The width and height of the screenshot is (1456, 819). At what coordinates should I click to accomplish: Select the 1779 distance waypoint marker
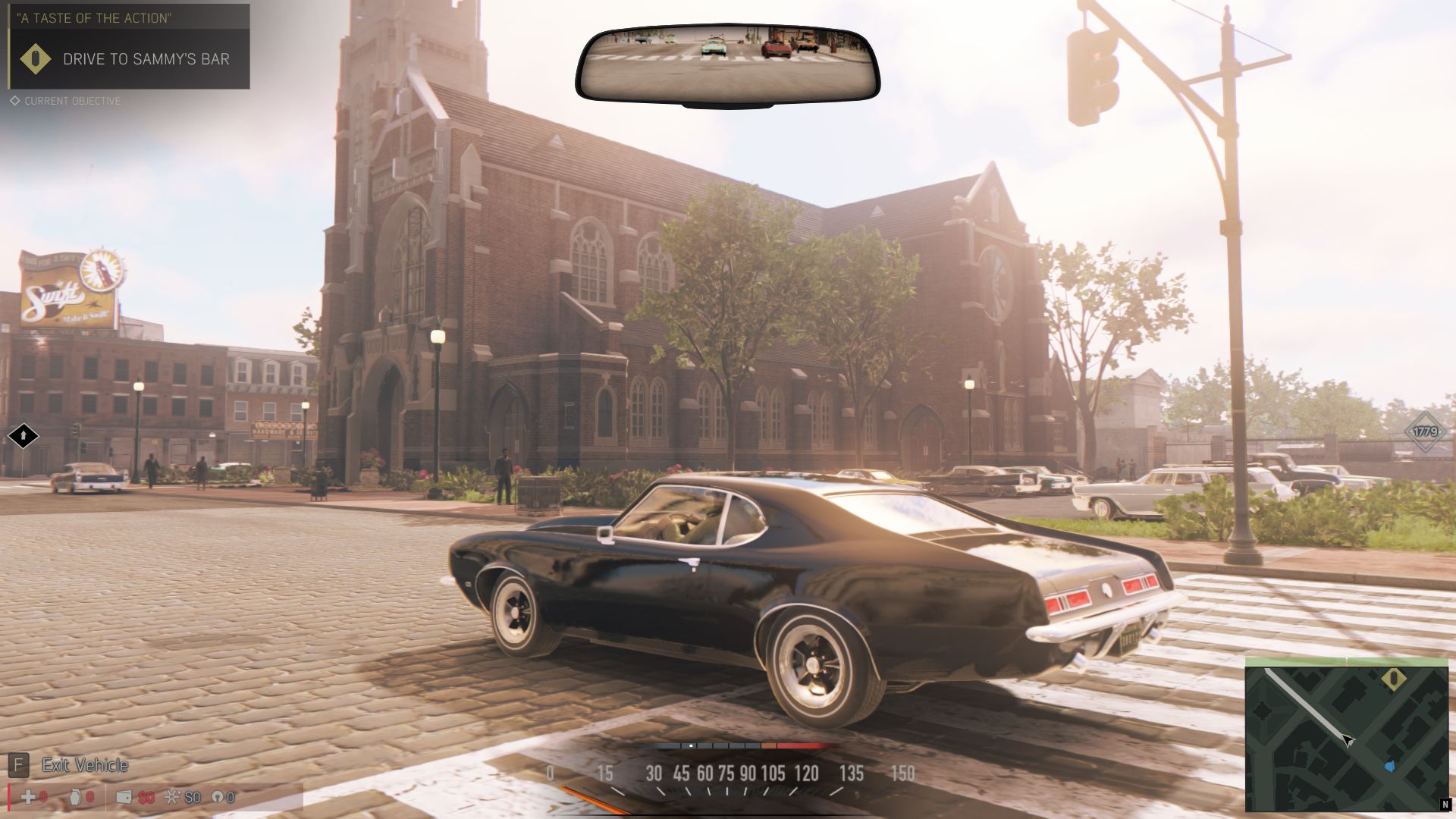point(1425,431)
